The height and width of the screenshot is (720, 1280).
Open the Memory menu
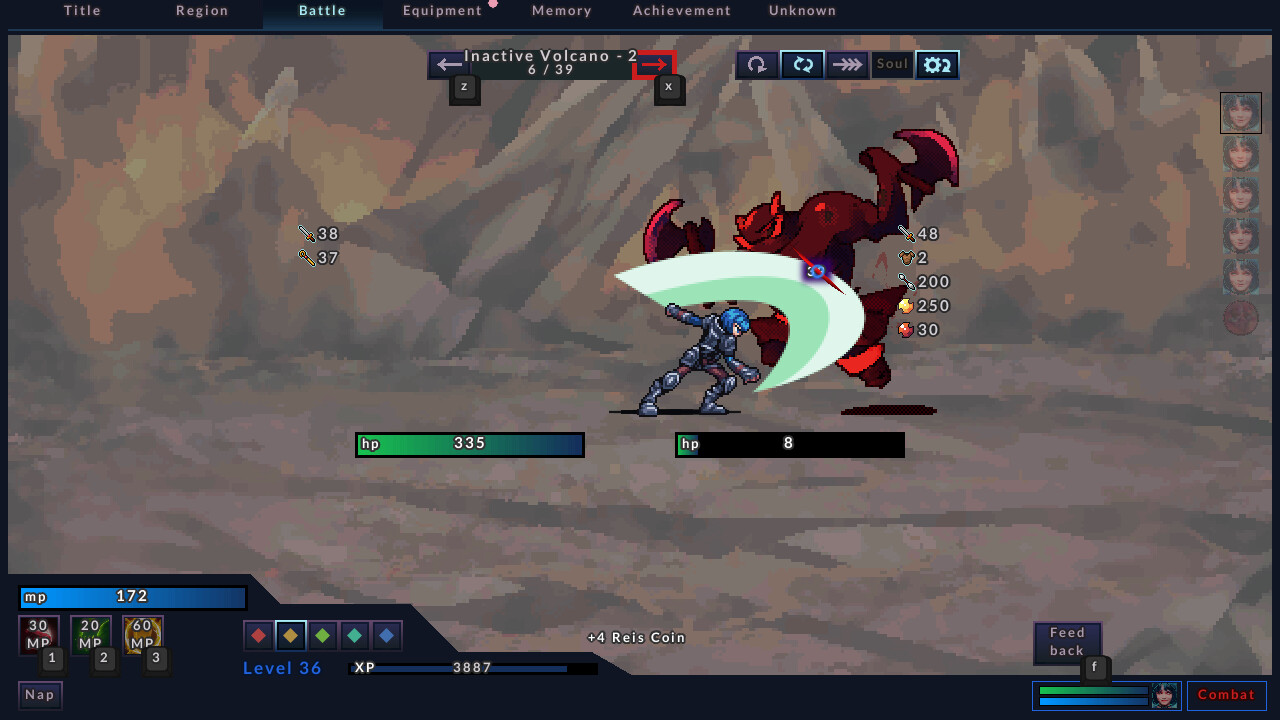pos(561,11)
